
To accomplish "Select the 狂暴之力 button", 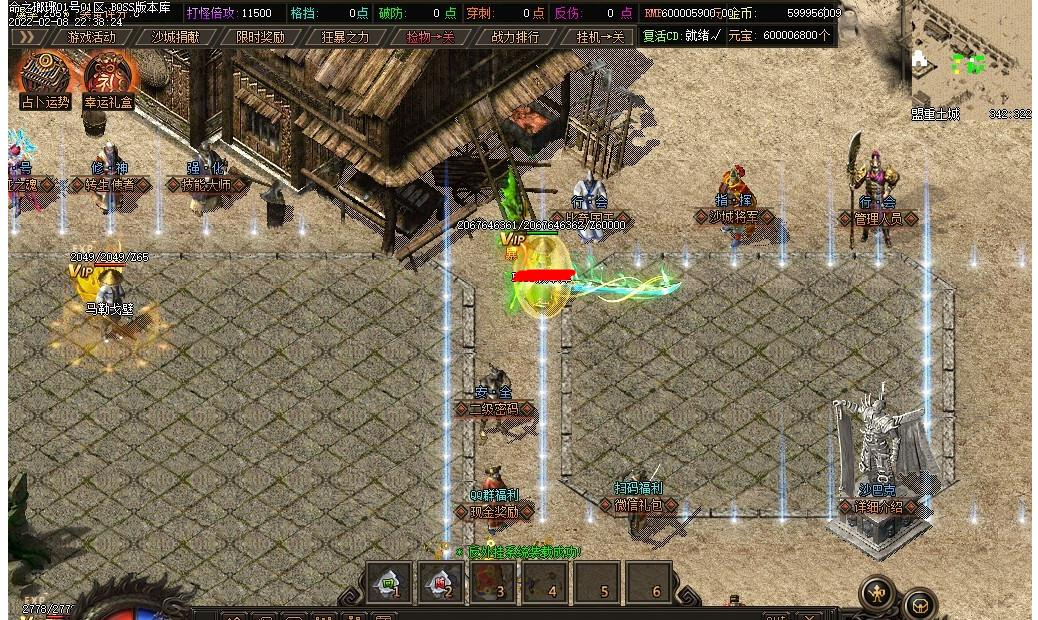I will 345,37.
